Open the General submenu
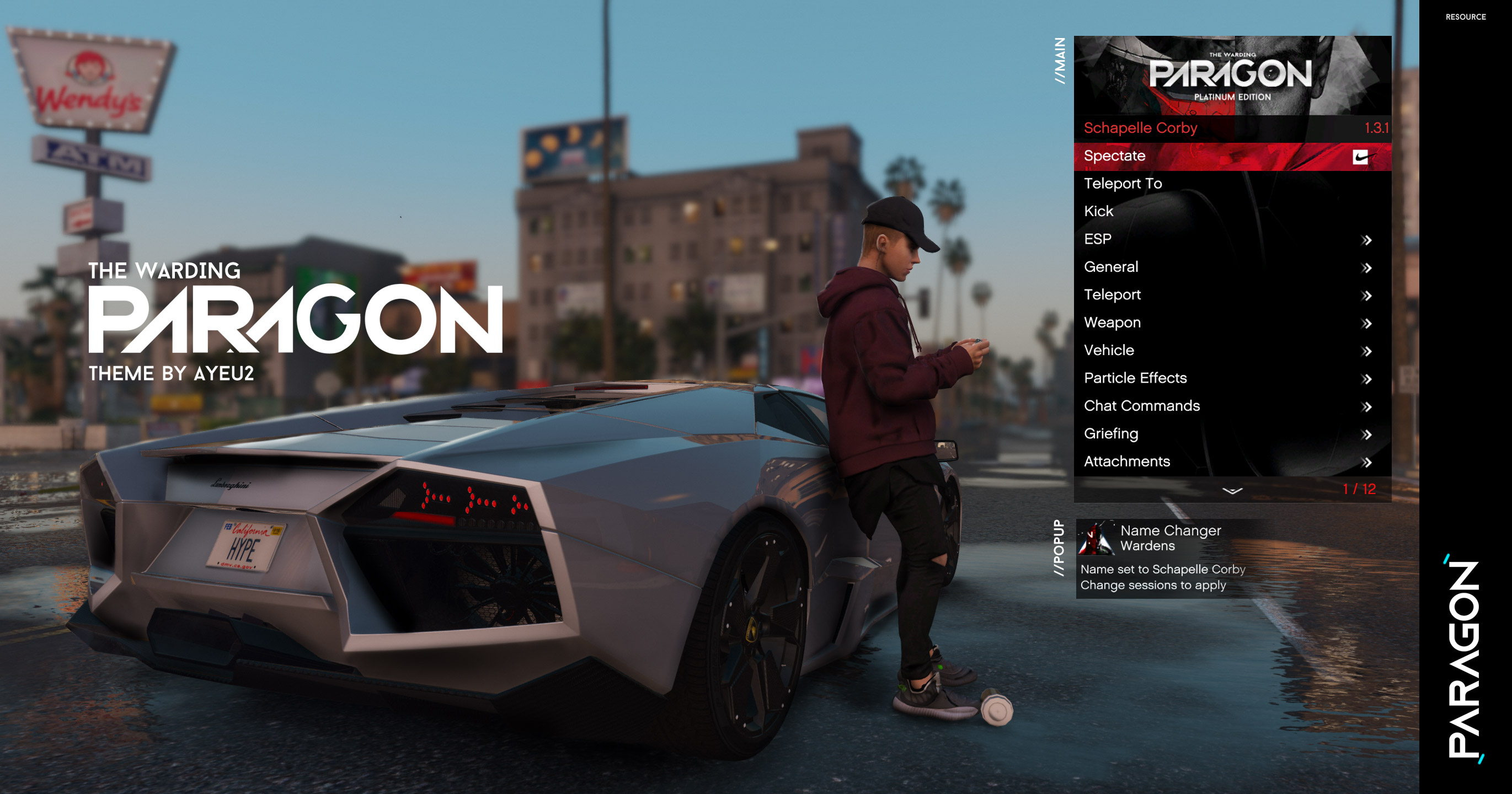This screenshot has width=1512, height=794. click(1110, 267)
